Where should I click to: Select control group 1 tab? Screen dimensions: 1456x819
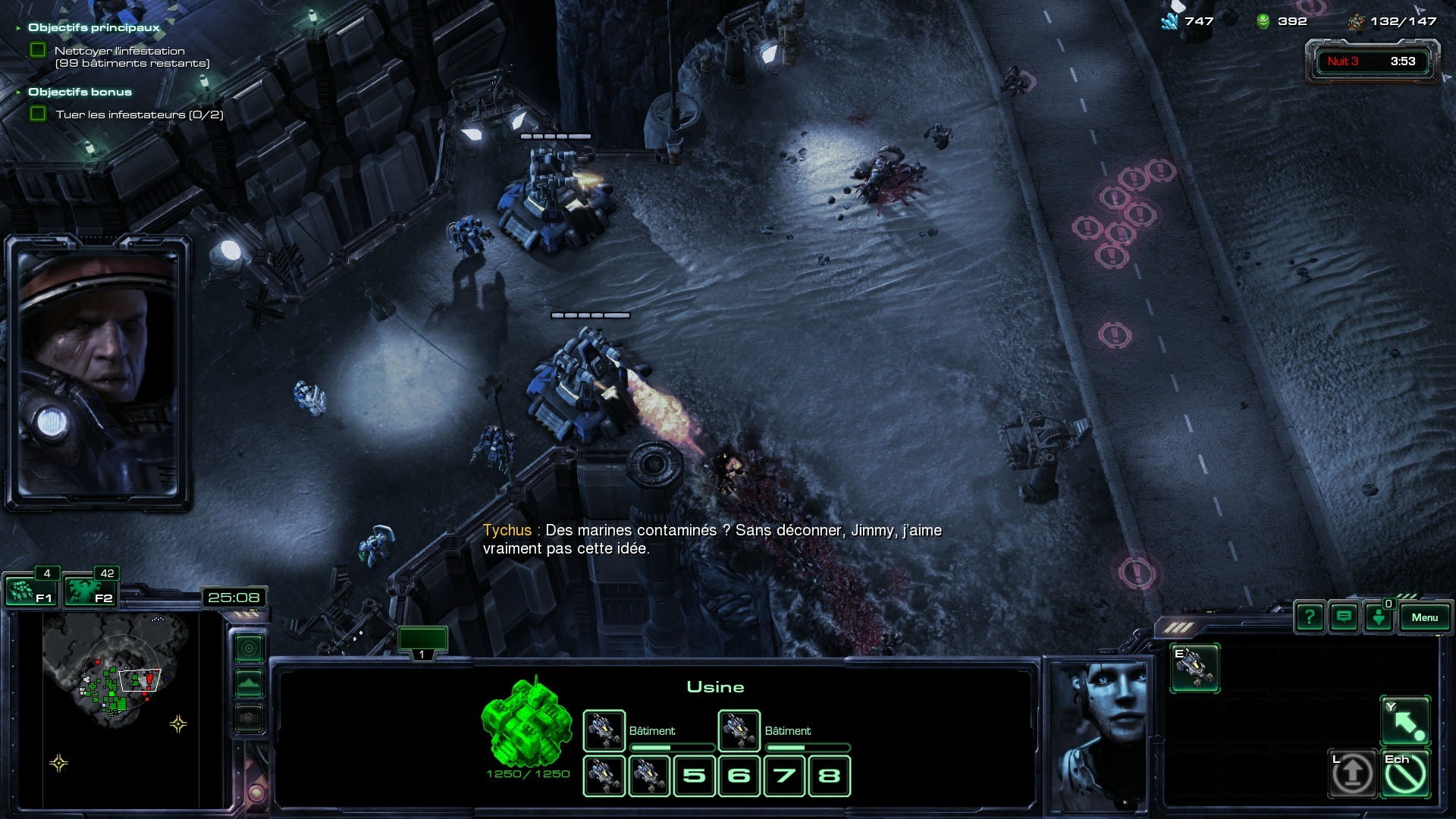pos(422,641)
